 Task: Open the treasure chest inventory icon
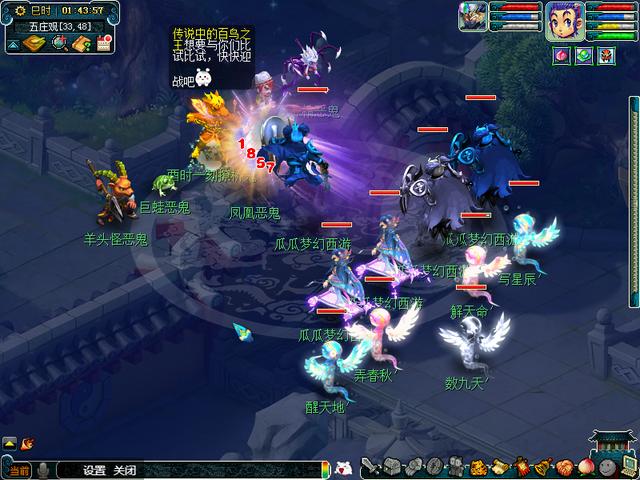(391, 467)
